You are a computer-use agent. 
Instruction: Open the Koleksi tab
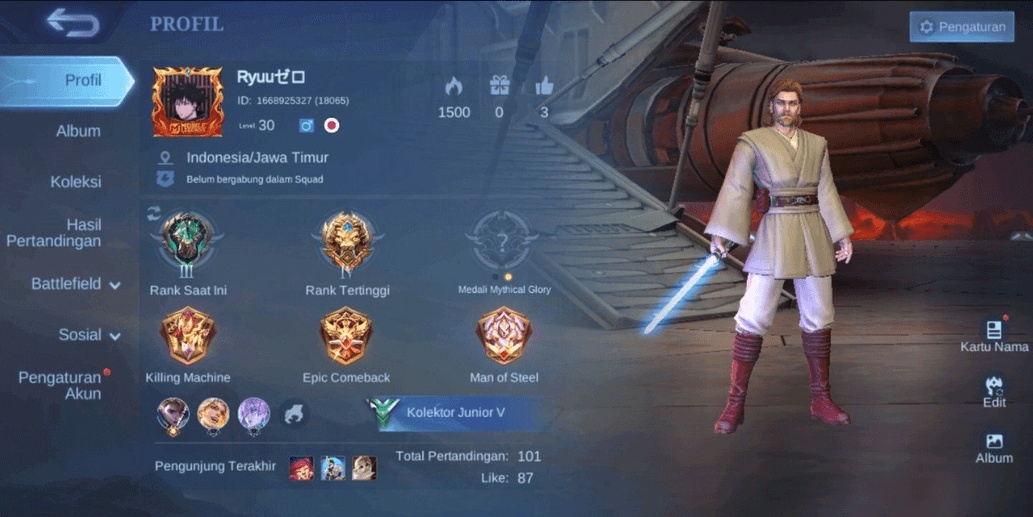pos(76,182)
